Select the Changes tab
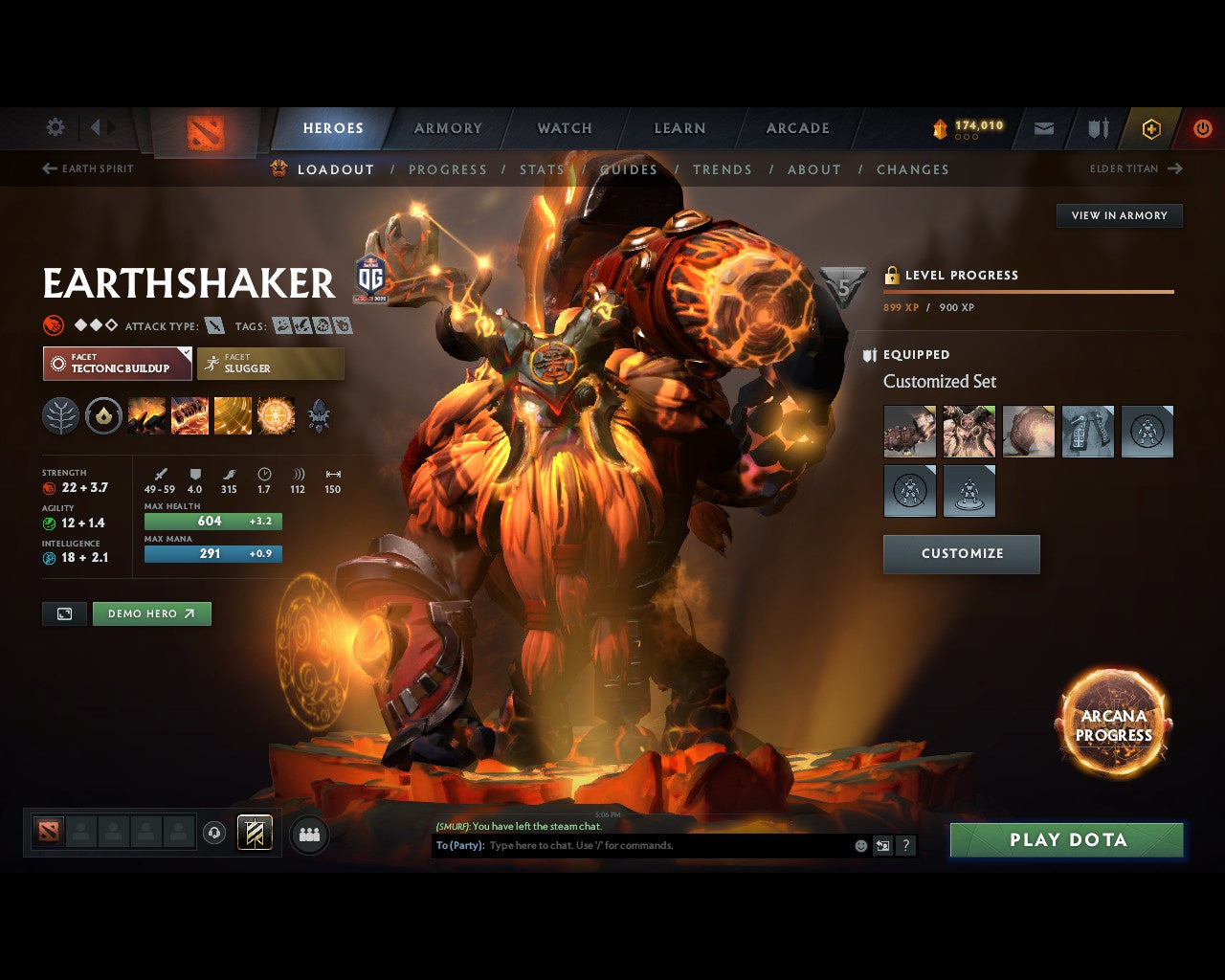 click(x=912, y=169)
